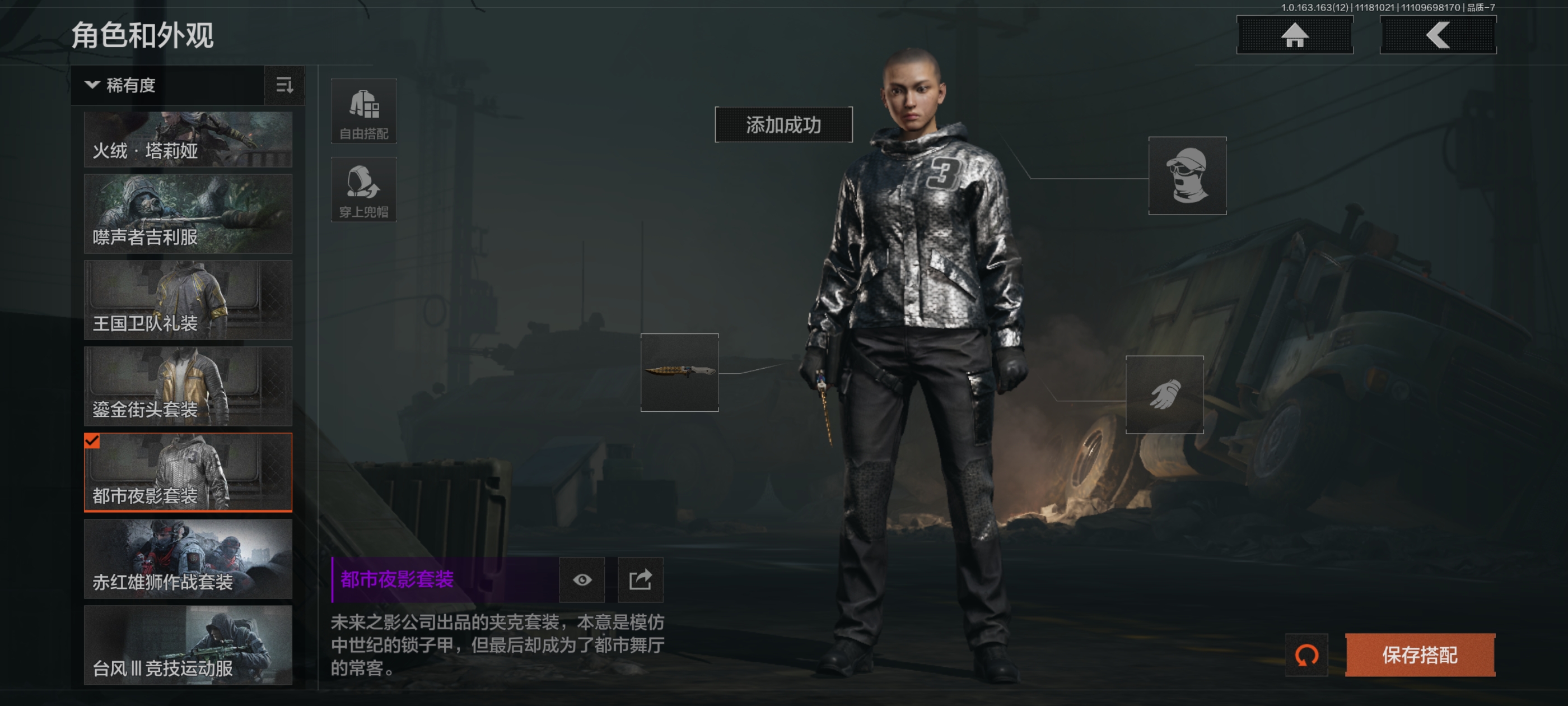Share the 都市夜影套装 outfit
Viewport: 1568px width, 706px height.
640,579
